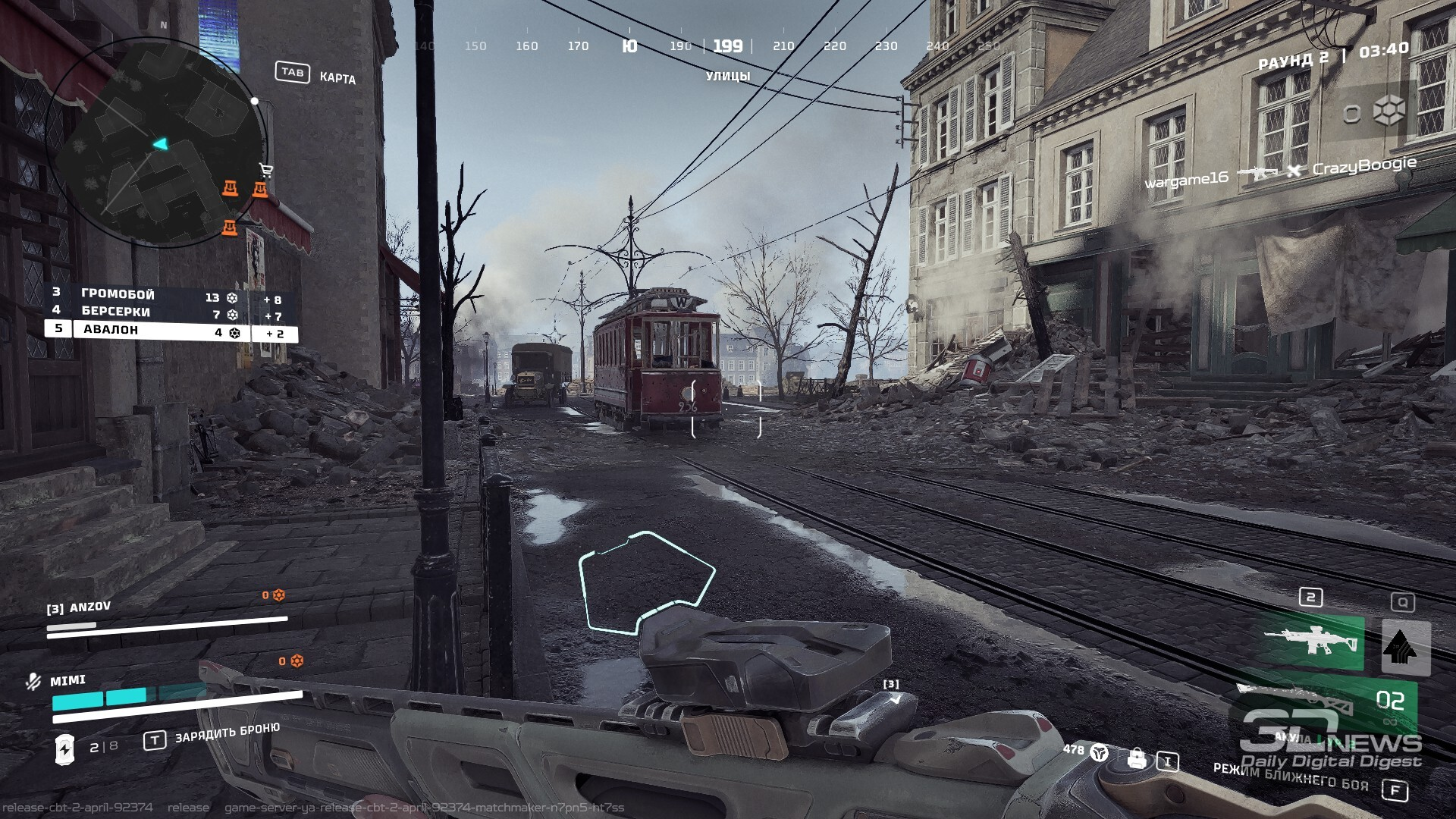Click the armor battery charge icon
Viewport: 1456px width, 819px height.
point(65,748)
